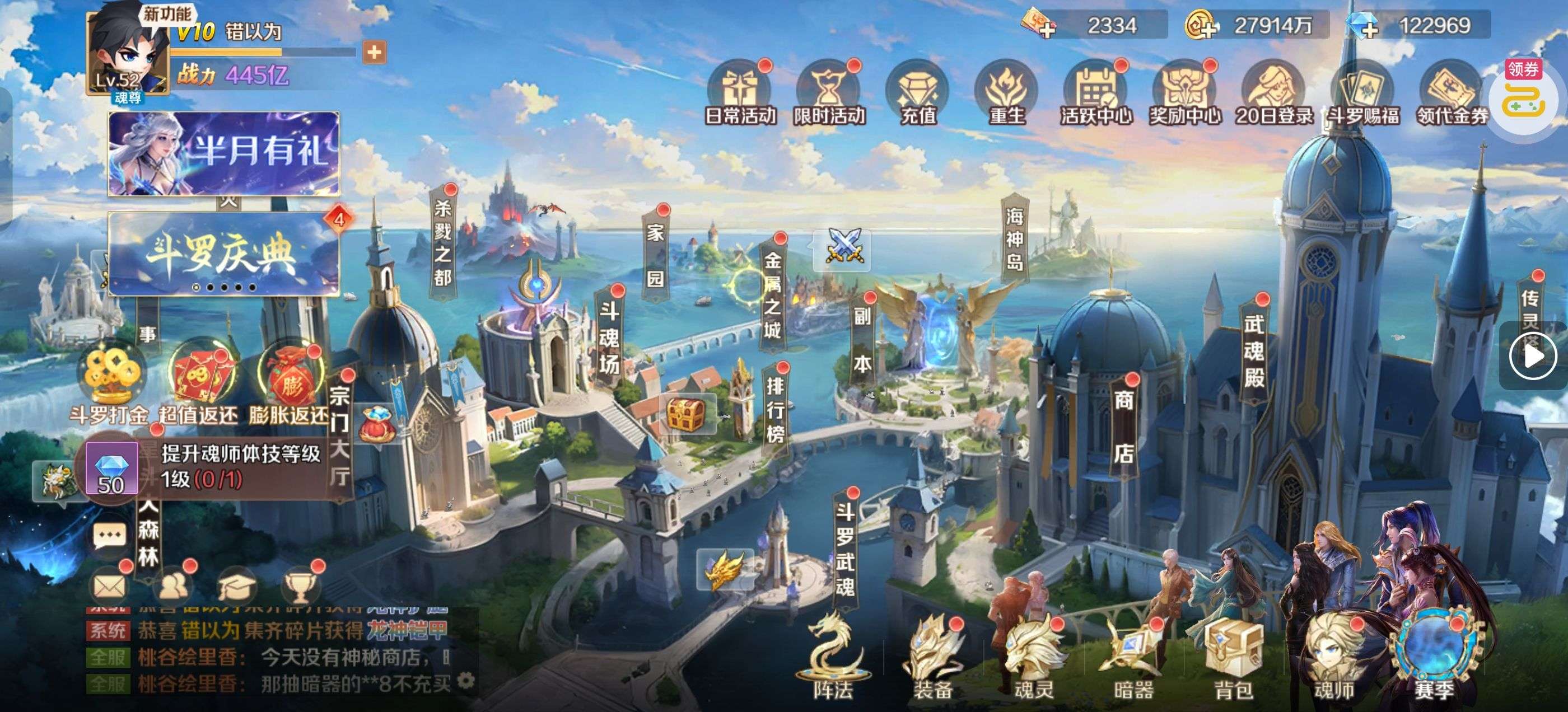Open the 半月有礼 banner

click(223, 153)
